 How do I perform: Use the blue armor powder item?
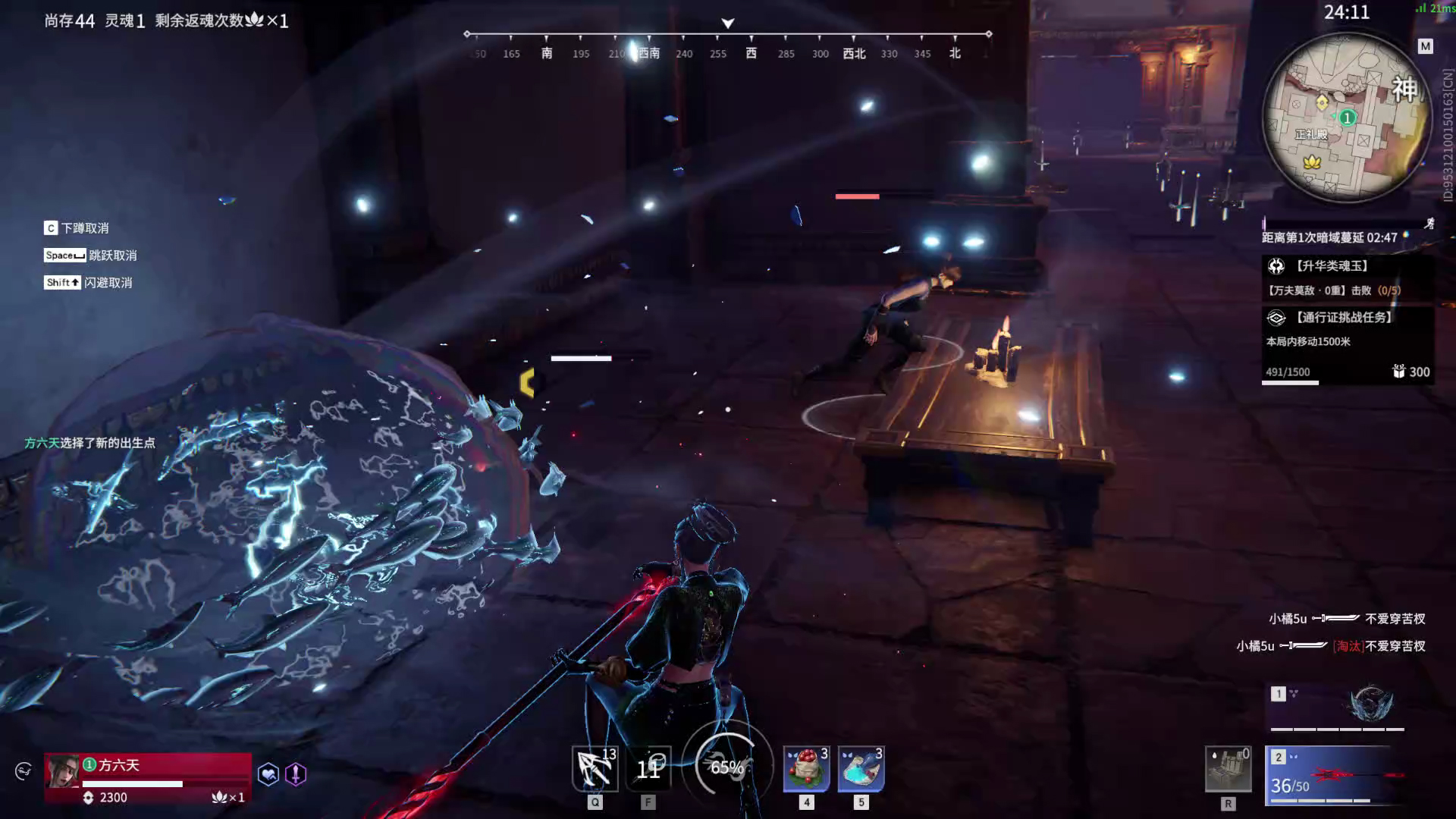point(861,768)
